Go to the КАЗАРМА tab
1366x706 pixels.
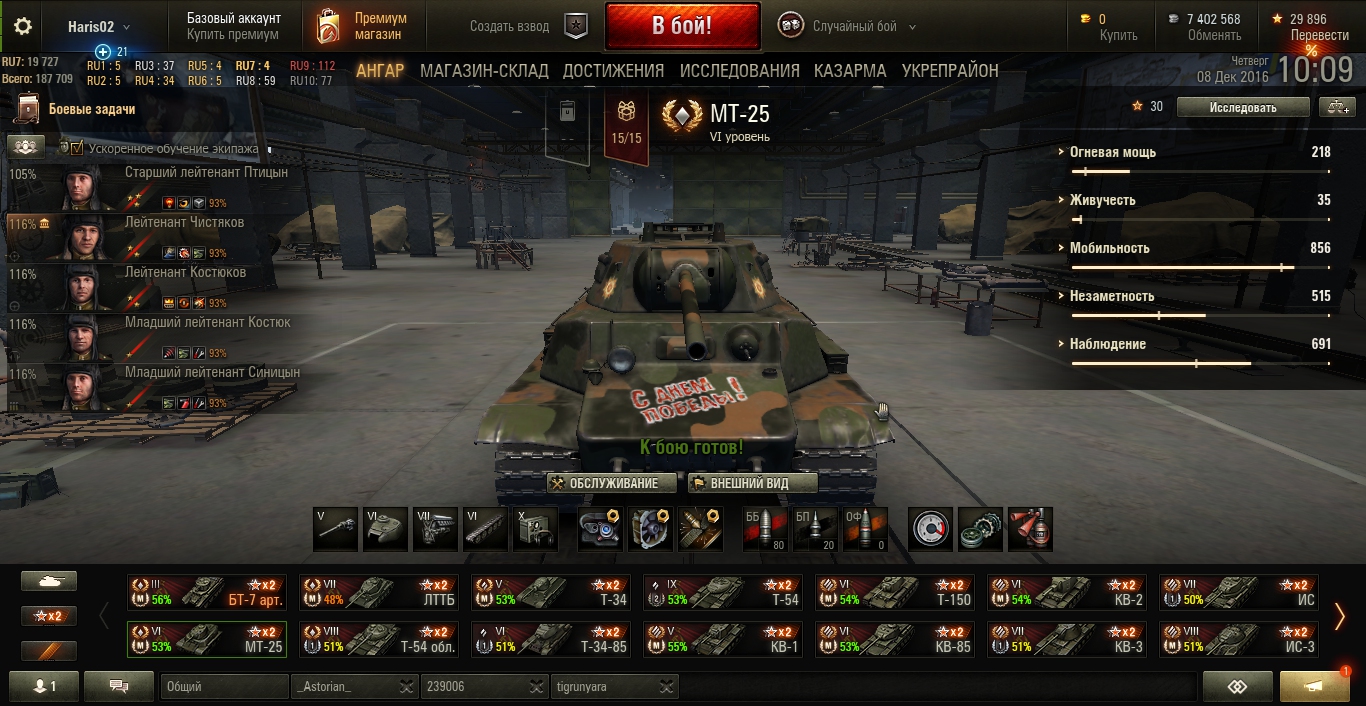[x=849, y=71]
